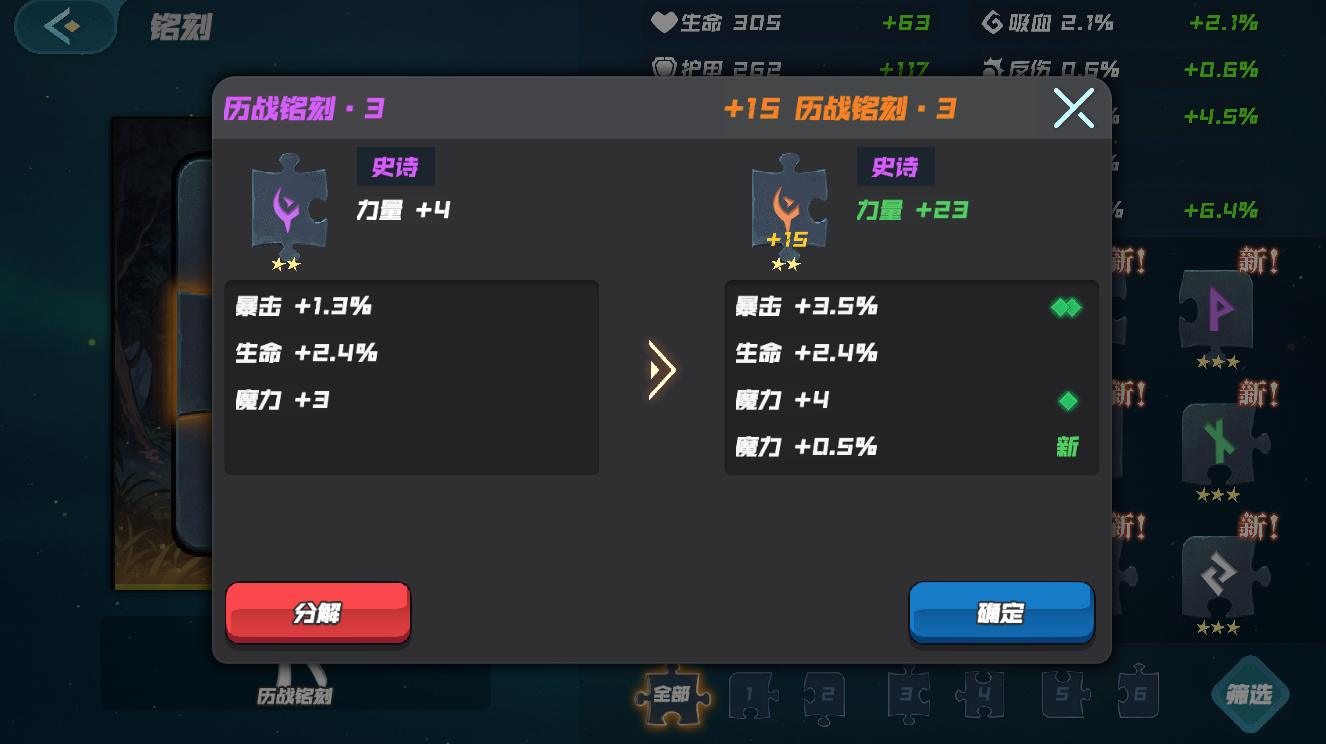Image resolution: width=1326 pixels, height=744 pixels.
Task: Click the double-diamond indicator beside 暴击 +3.5%
Action: click(1066, 308)
